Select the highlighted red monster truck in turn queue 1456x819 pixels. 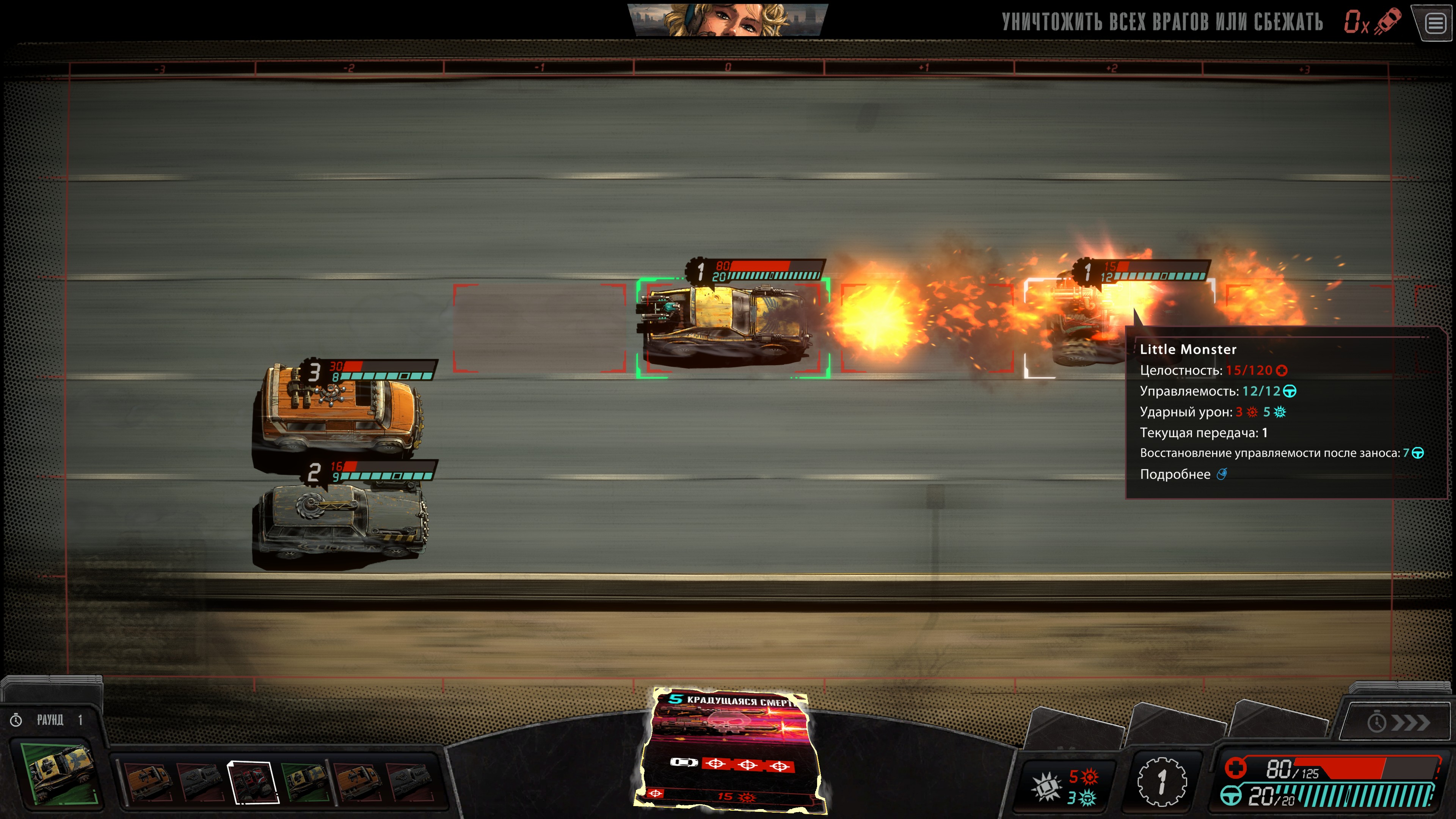pyautogui.click(x=253, y=782)
